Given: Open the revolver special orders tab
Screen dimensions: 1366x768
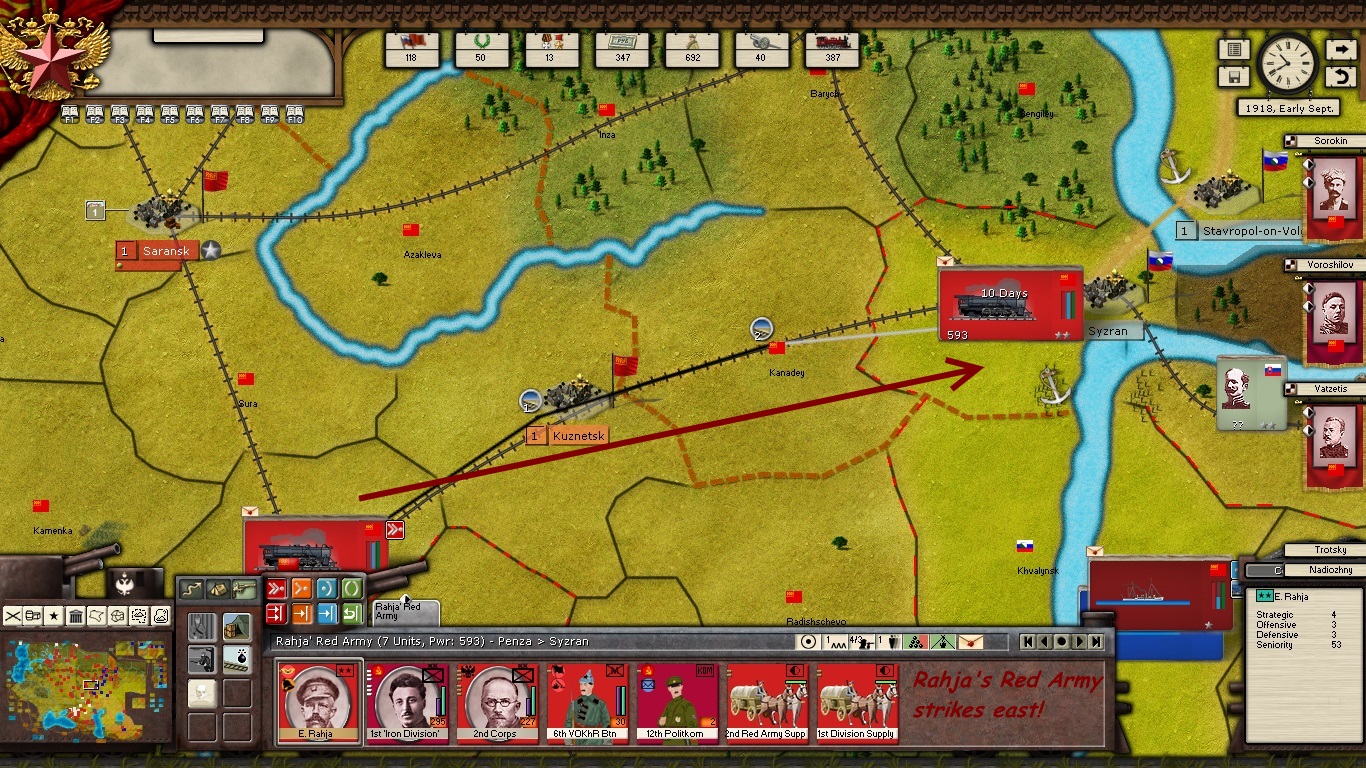Looking at the screenshot, I should click(x=243, y=590).
